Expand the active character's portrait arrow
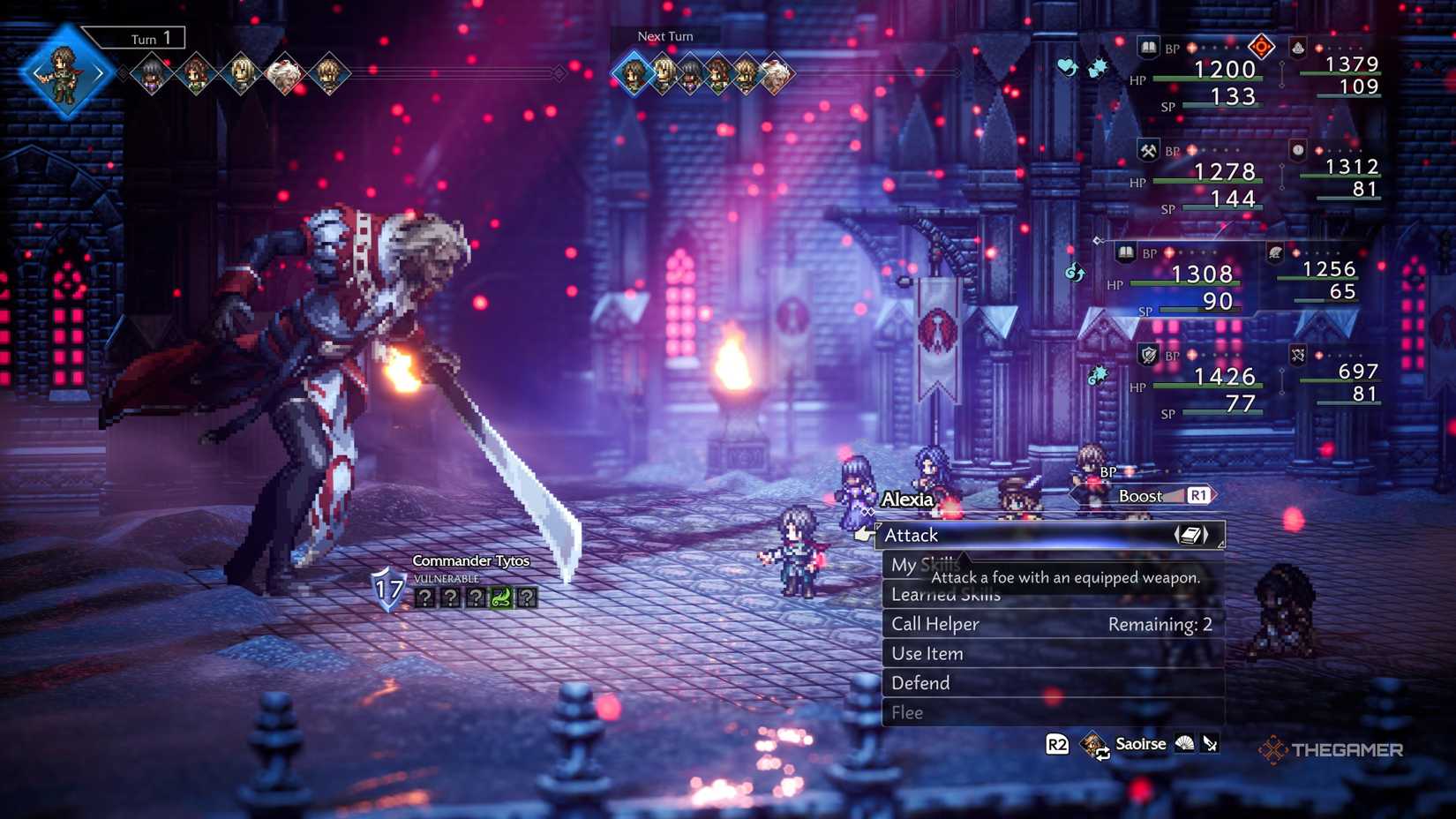The height and width of the screenshot is (819, 1456). tap(100, 72)
